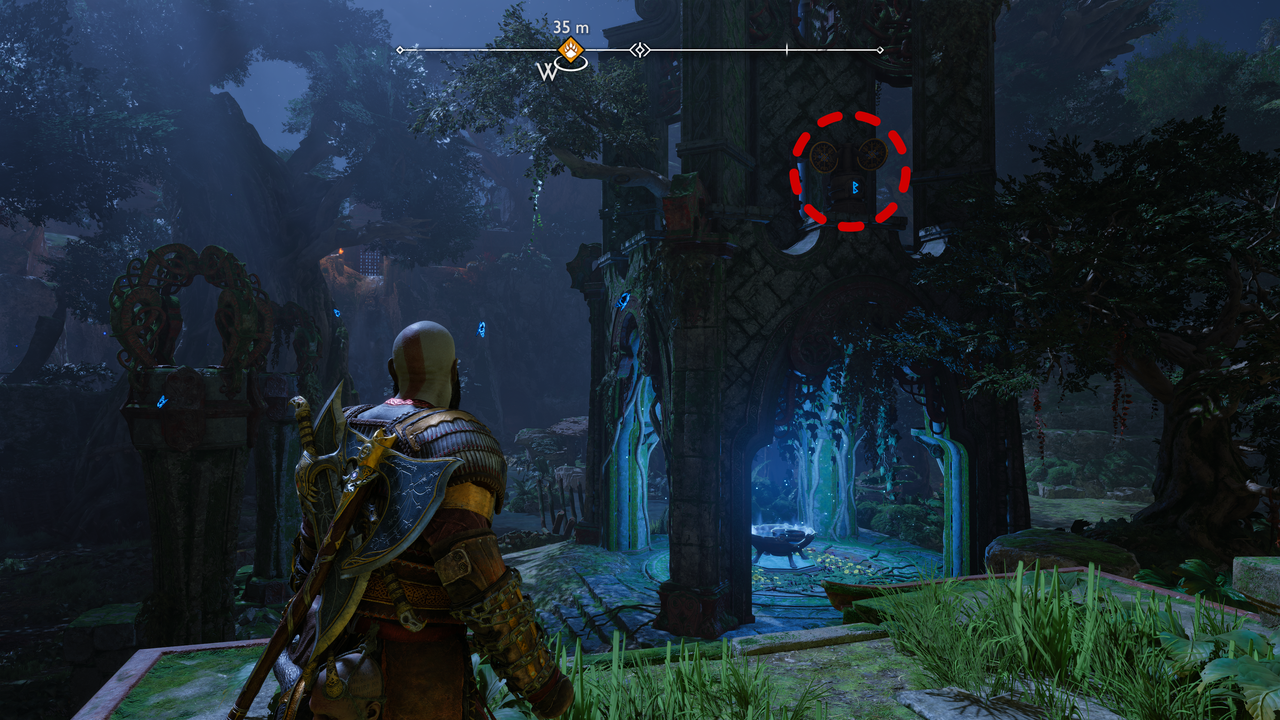Expand the left end diamond of the compass

(x=399, y=48)
